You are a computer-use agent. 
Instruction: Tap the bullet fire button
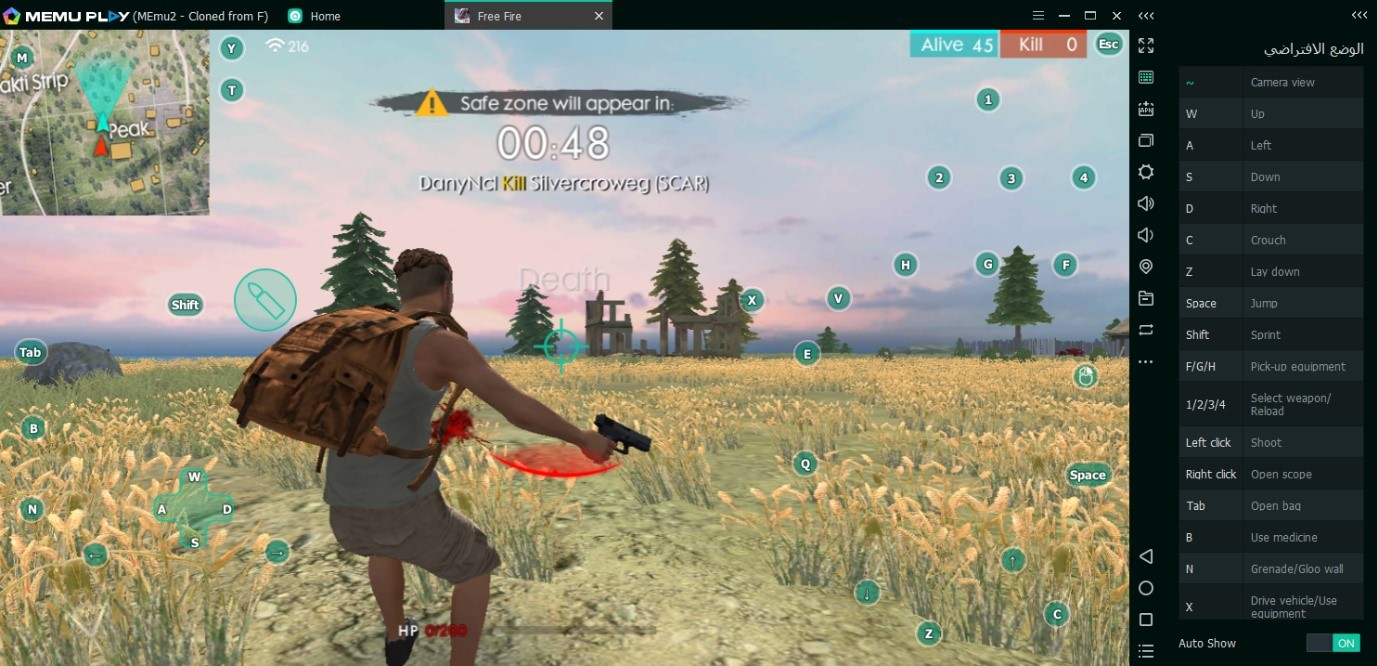click(265, 299)
